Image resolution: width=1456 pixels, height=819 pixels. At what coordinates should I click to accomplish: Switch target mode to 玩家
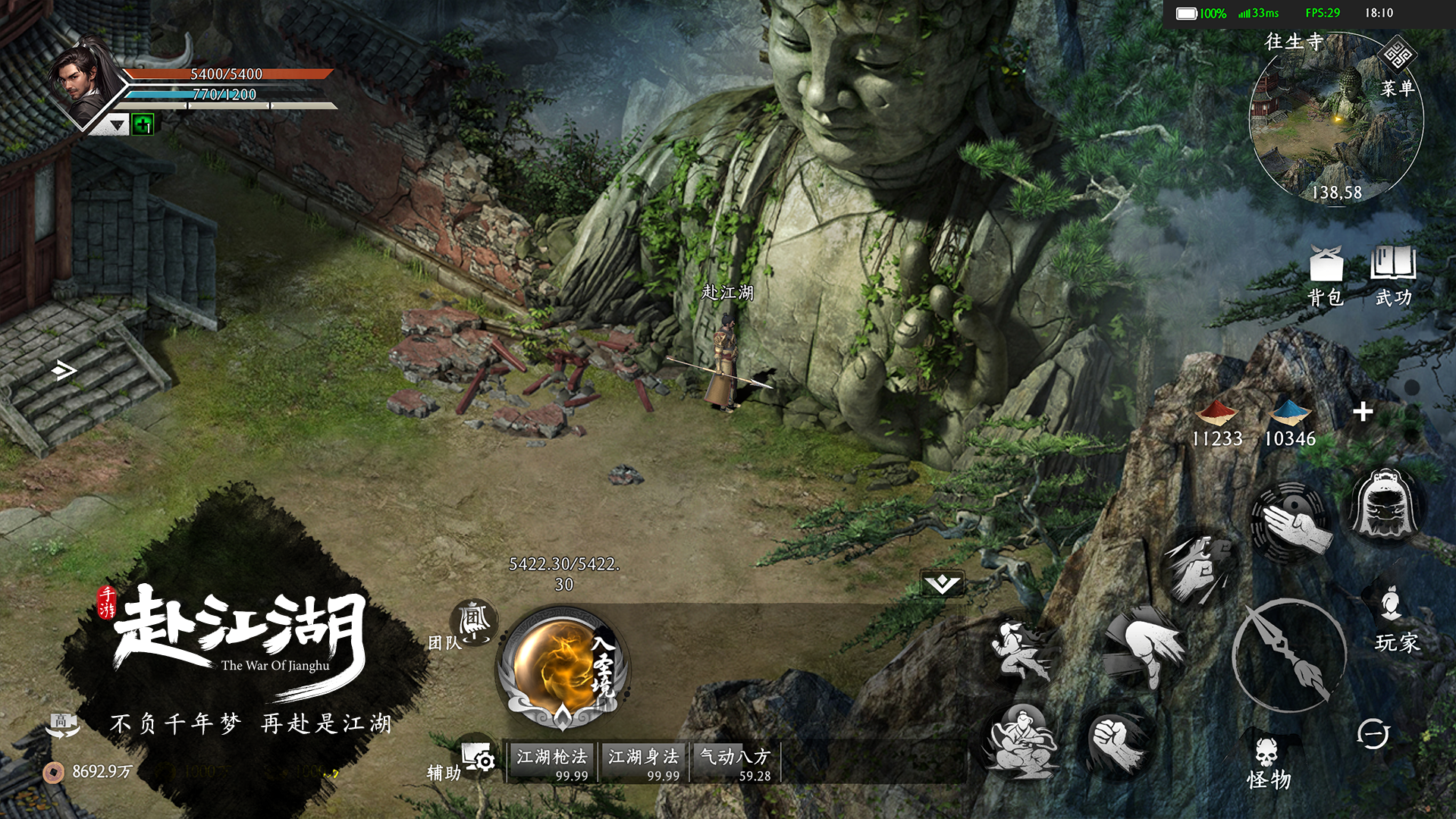1395,620
